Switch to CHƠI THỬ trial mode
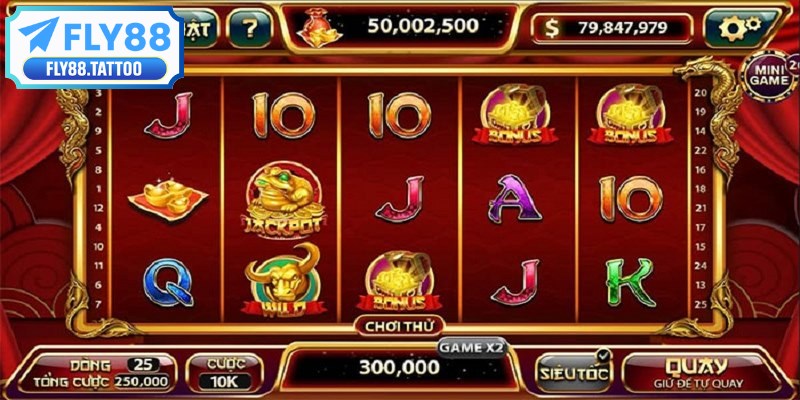Image resolution: width=800 pixels, height=400 pixels. 399,325
